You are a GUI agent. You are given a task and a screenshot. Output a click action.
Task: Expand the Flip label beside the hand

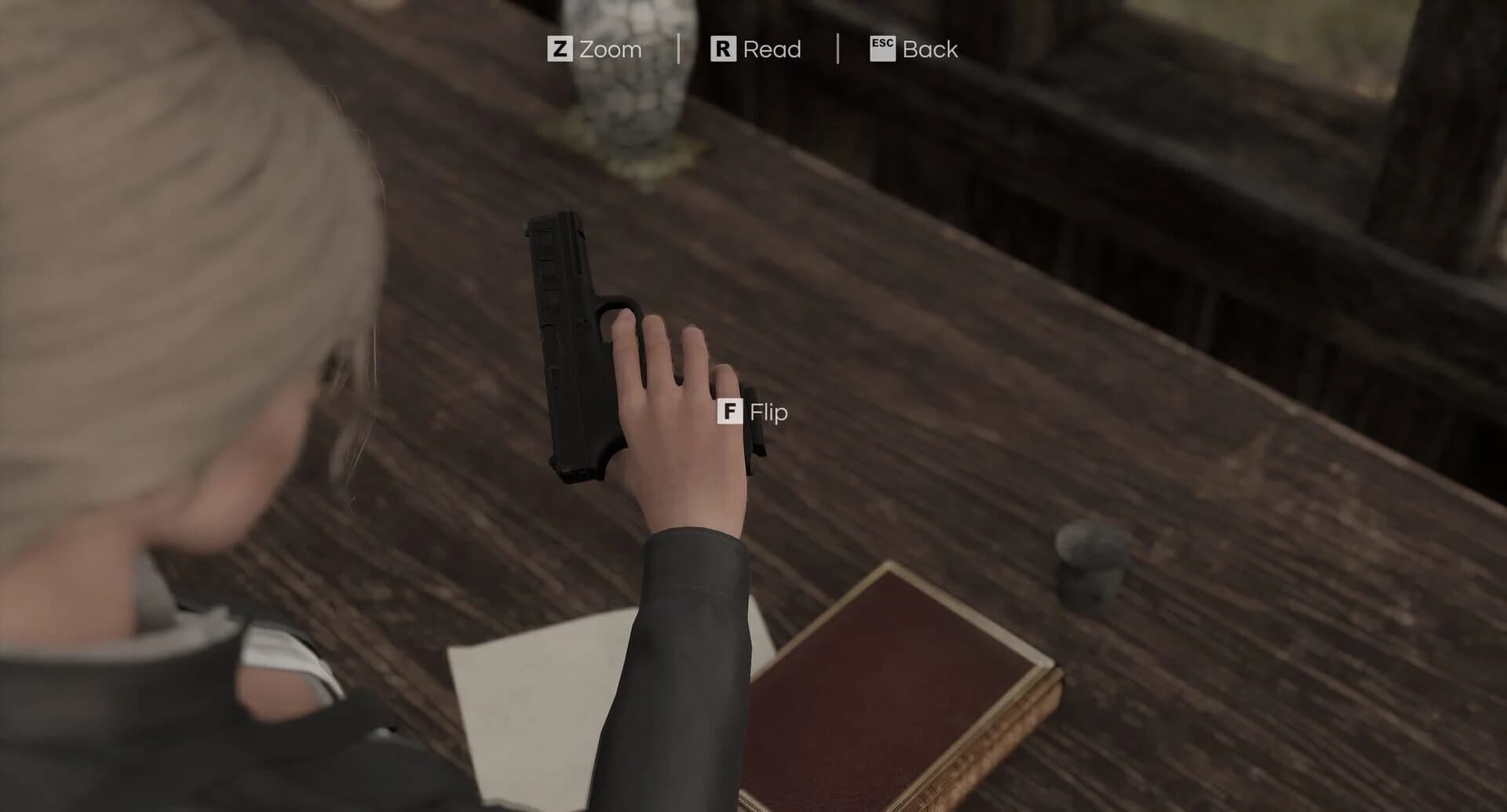[x=768, y=413]
